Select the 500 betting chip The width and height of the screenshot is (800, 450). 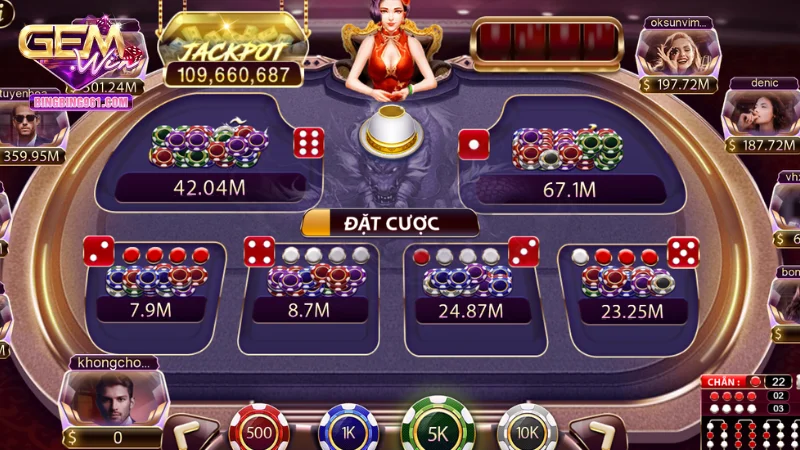[x=259, y=430]
